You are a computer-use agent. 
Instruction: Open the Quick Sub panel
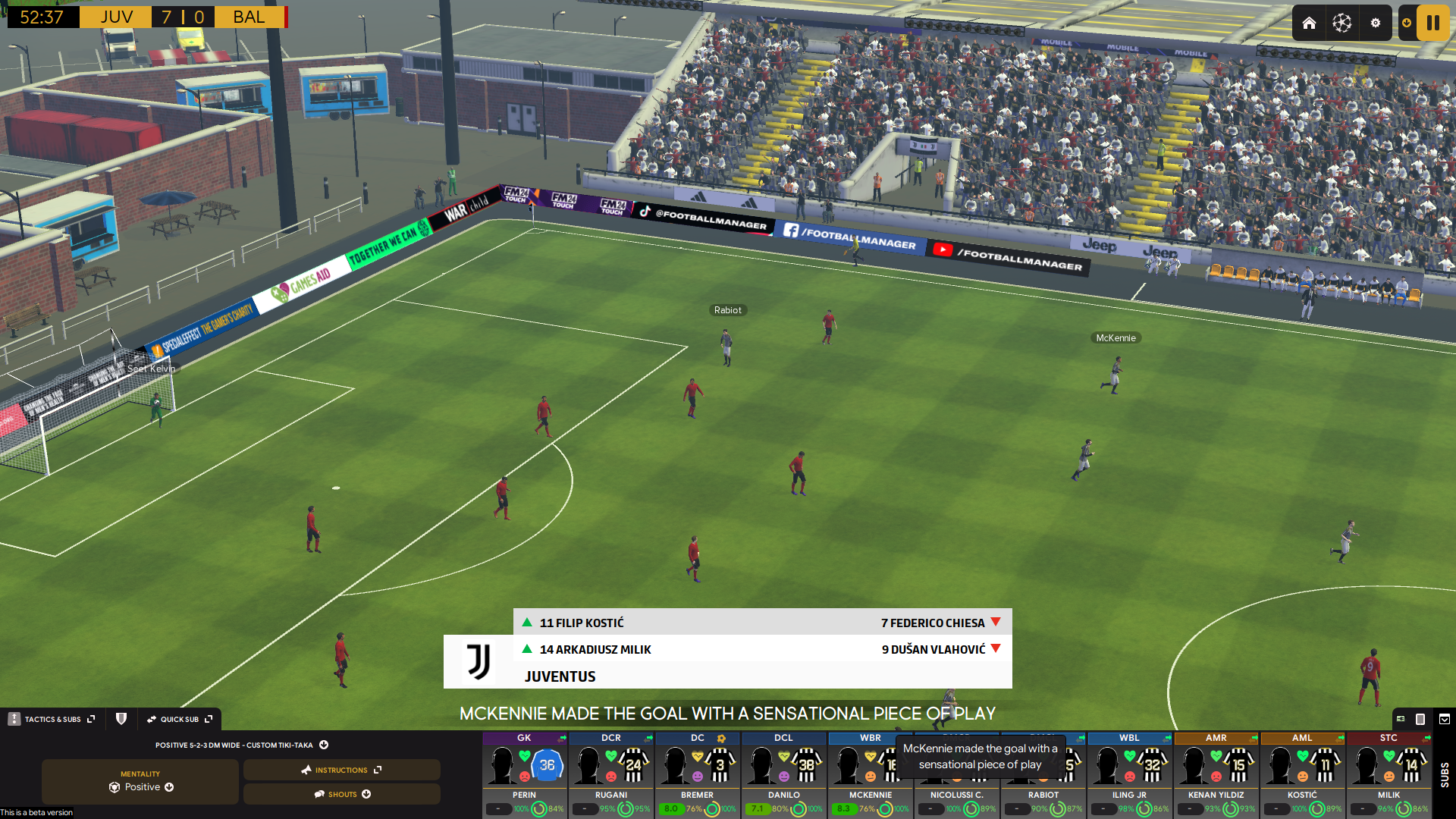[x=179, y=719]
